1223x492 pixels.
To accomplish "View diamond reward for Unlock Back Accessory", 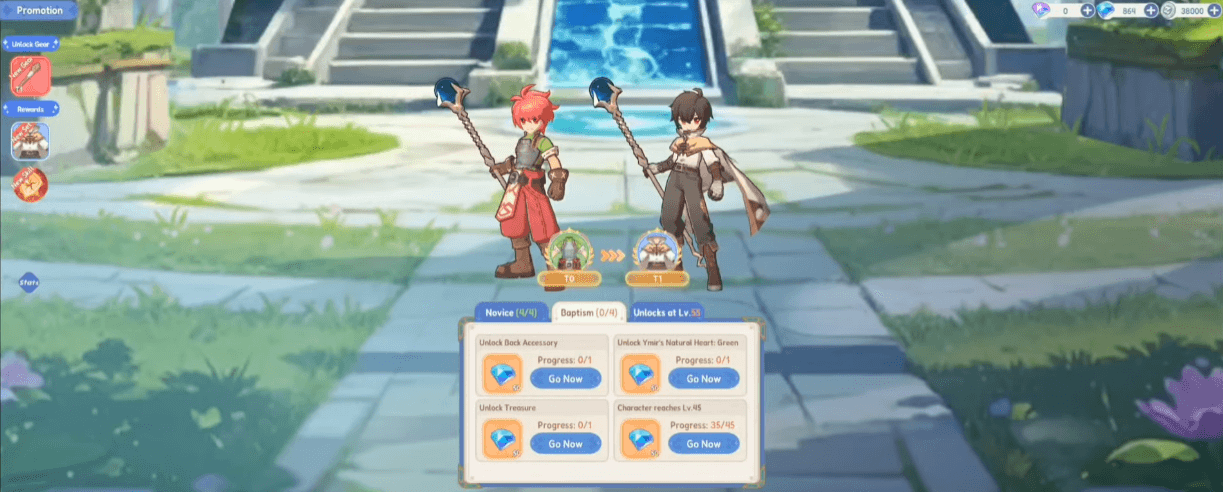I will [502, 374].
